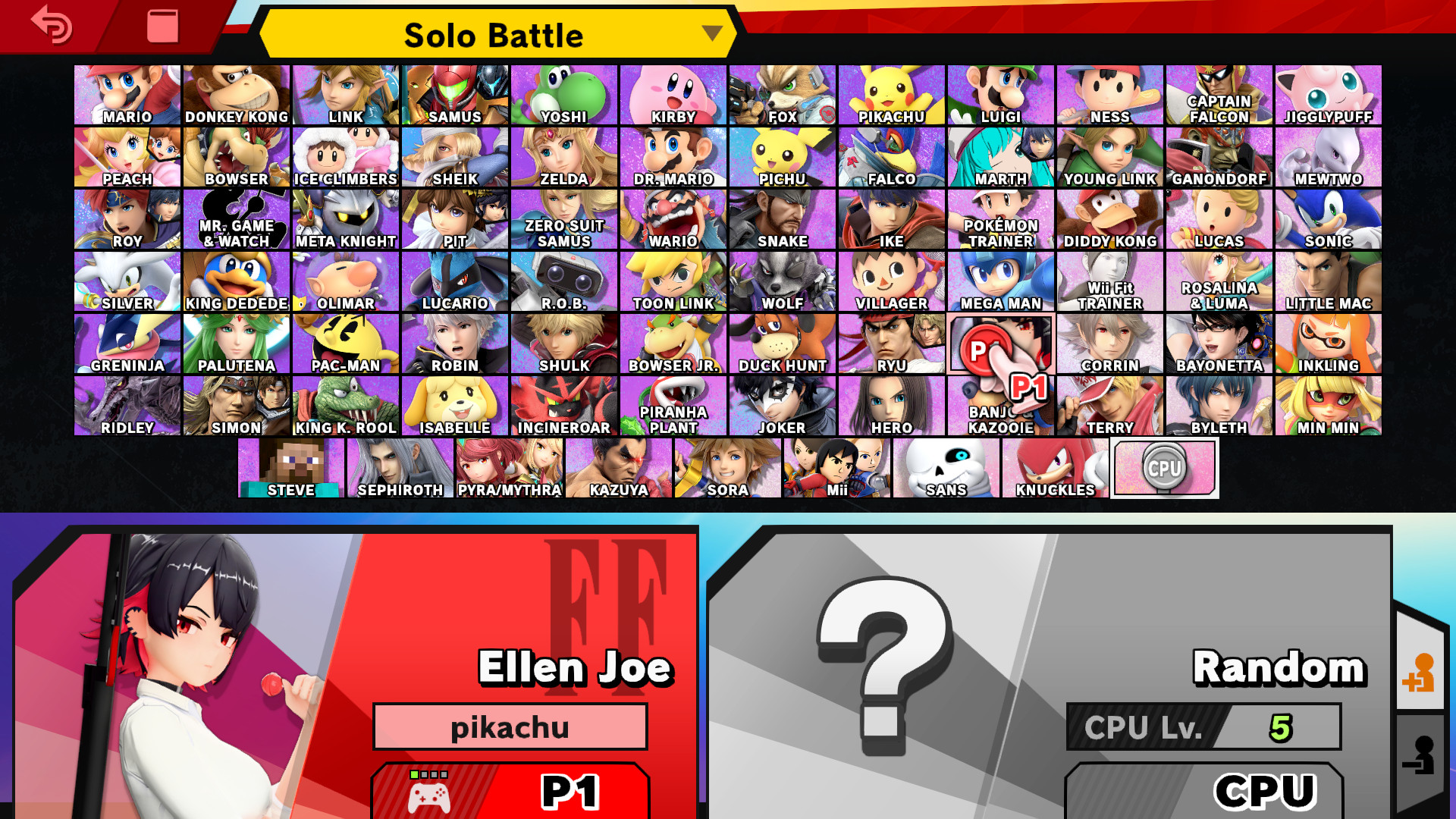Viewport: 1456px width, 819px height.
Task: Click the CPU stamp icon at roster end
Action: click(1165, 468)
